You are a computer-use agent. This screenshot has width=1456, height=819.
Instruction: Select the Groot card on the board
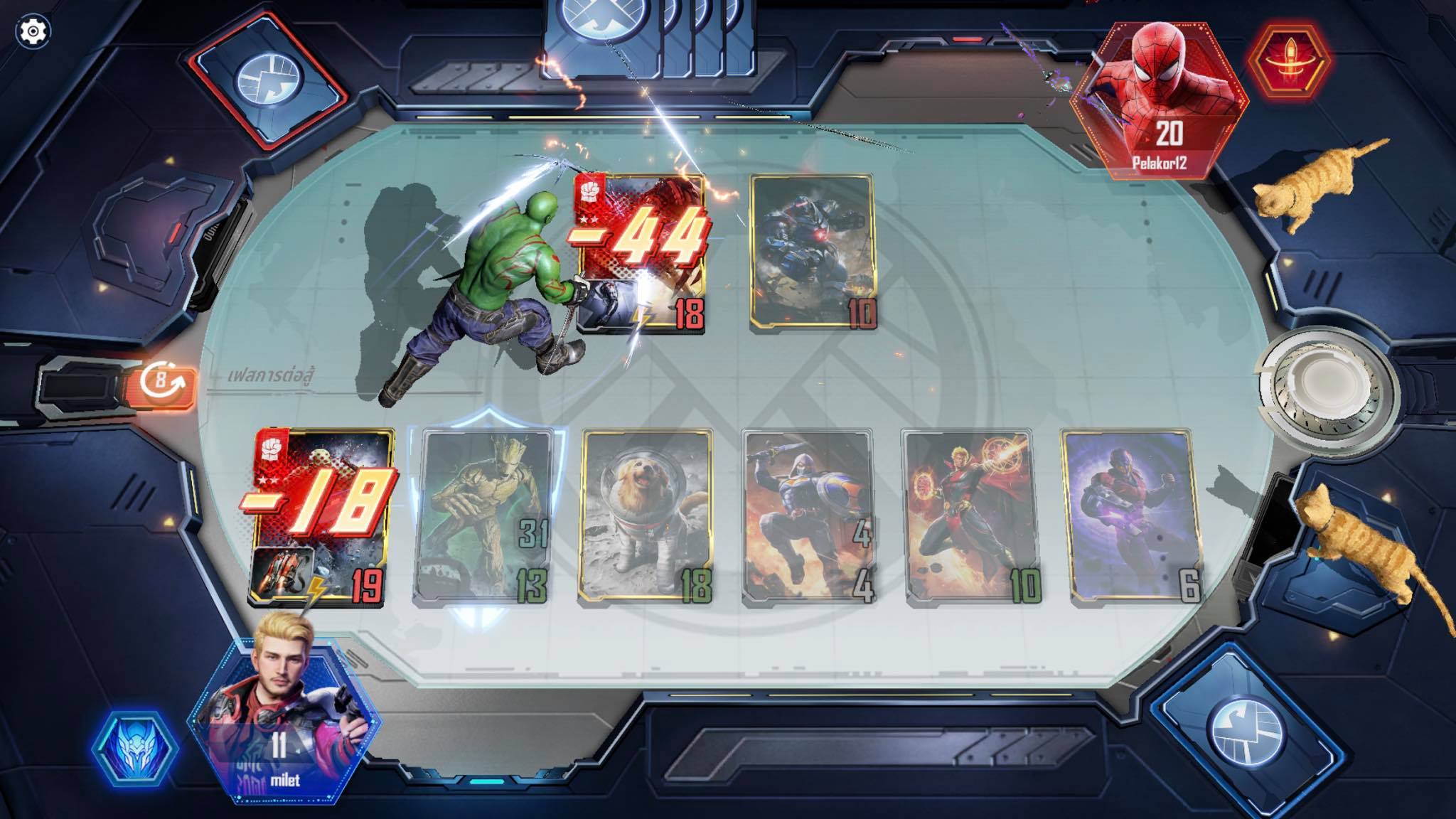[485, 518]
